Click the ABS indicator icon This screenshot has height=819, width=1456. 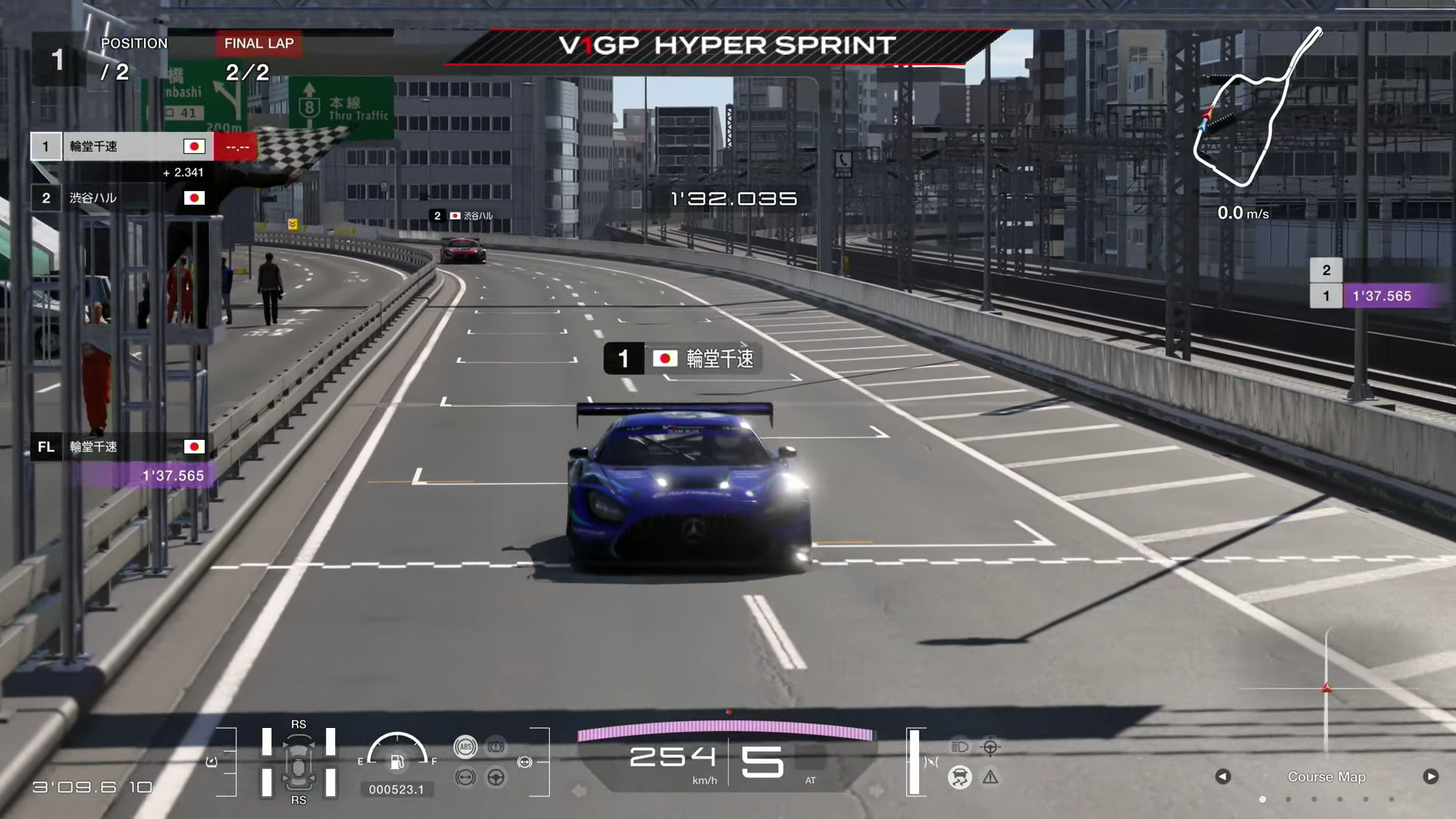[x=466, y=747]
